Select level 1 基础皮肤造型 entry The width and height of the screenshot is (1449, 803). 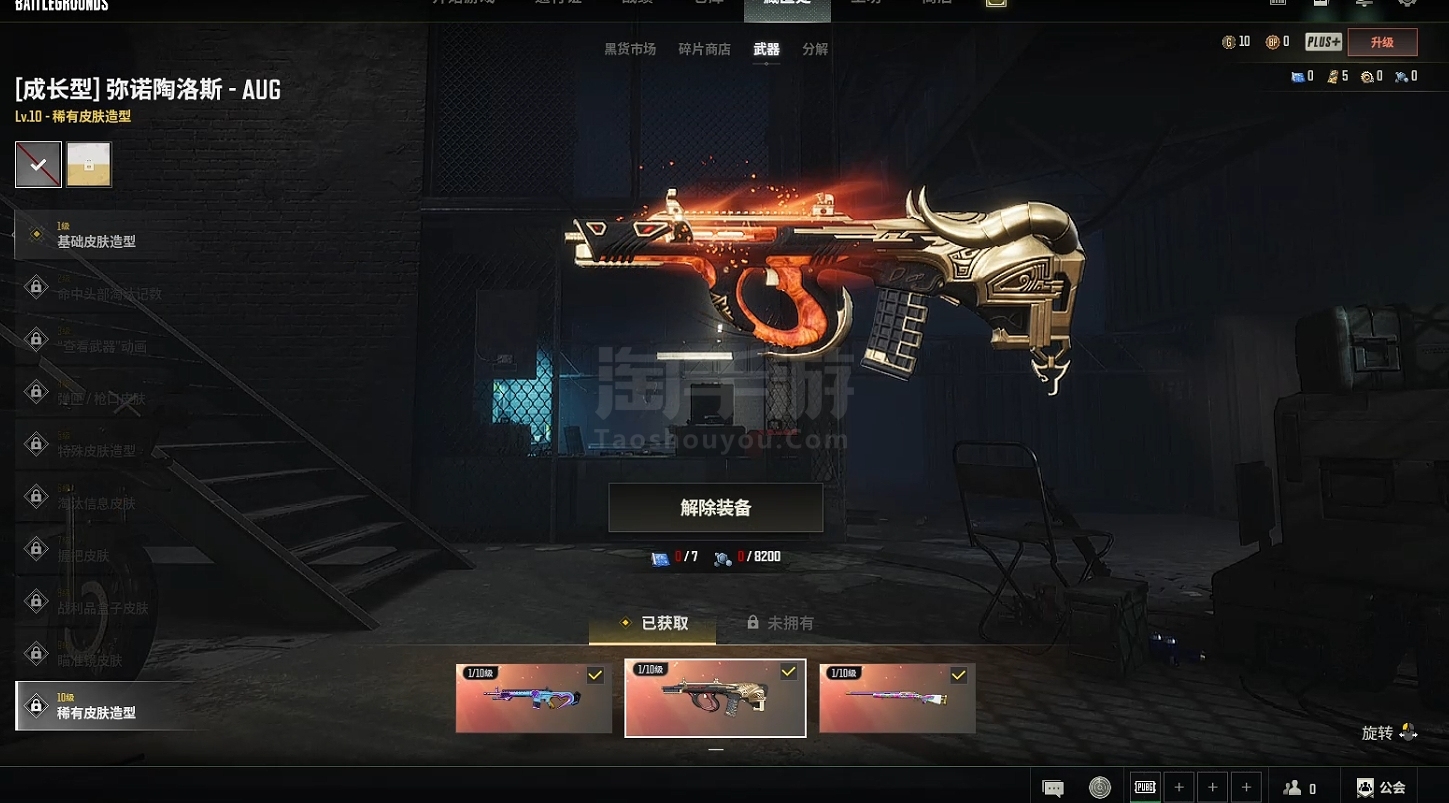(96, 235)
